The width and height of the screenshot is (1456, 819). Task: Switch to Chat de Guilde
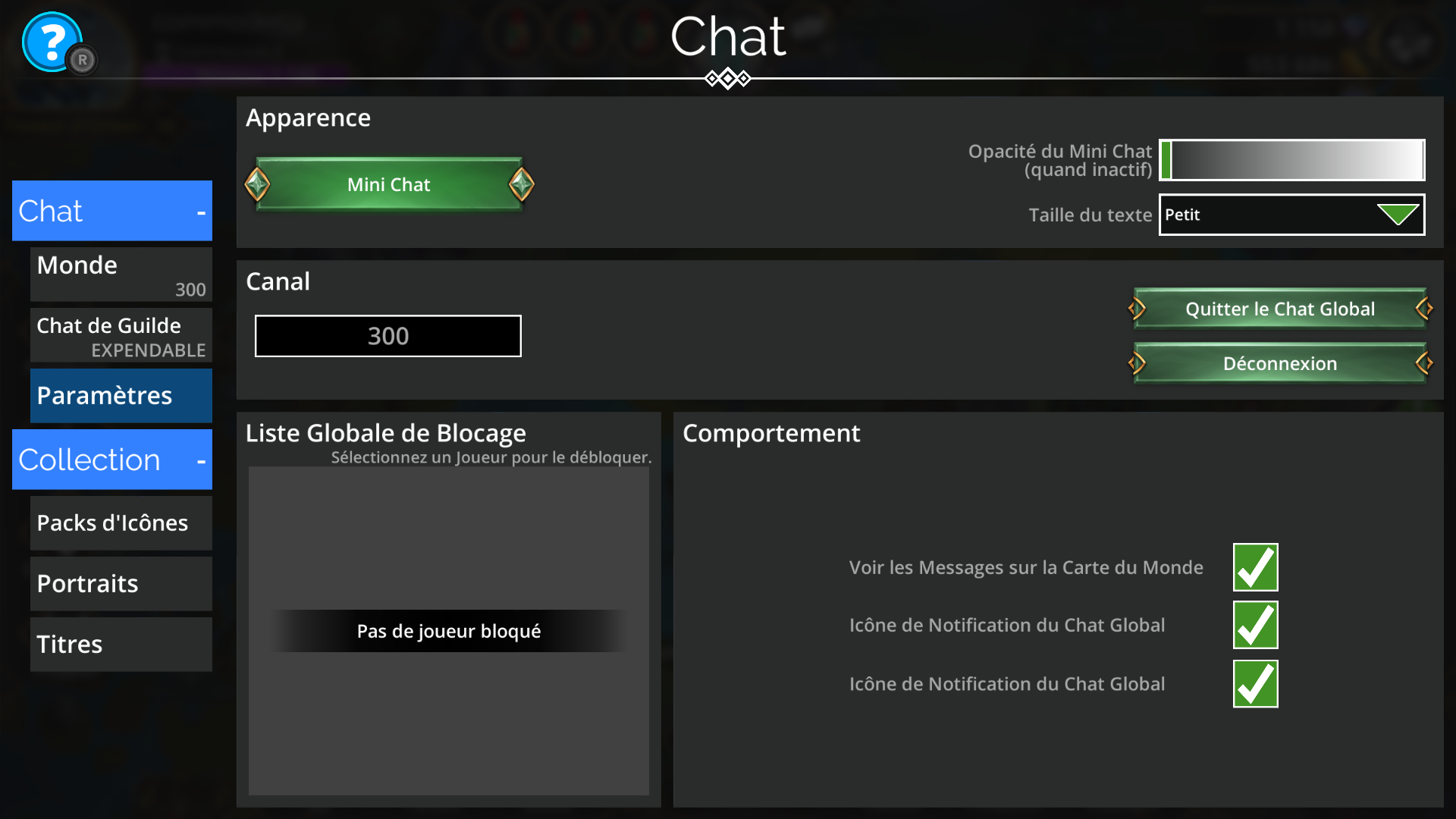(x=121, y=335)
